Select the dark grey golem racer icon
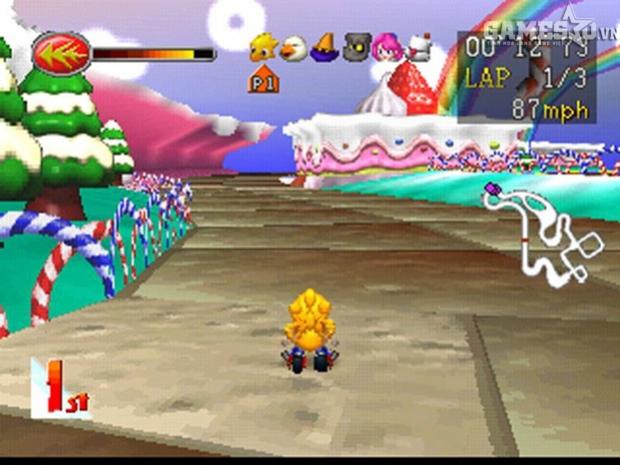This screenshot has width=620, height=465. 354,47
